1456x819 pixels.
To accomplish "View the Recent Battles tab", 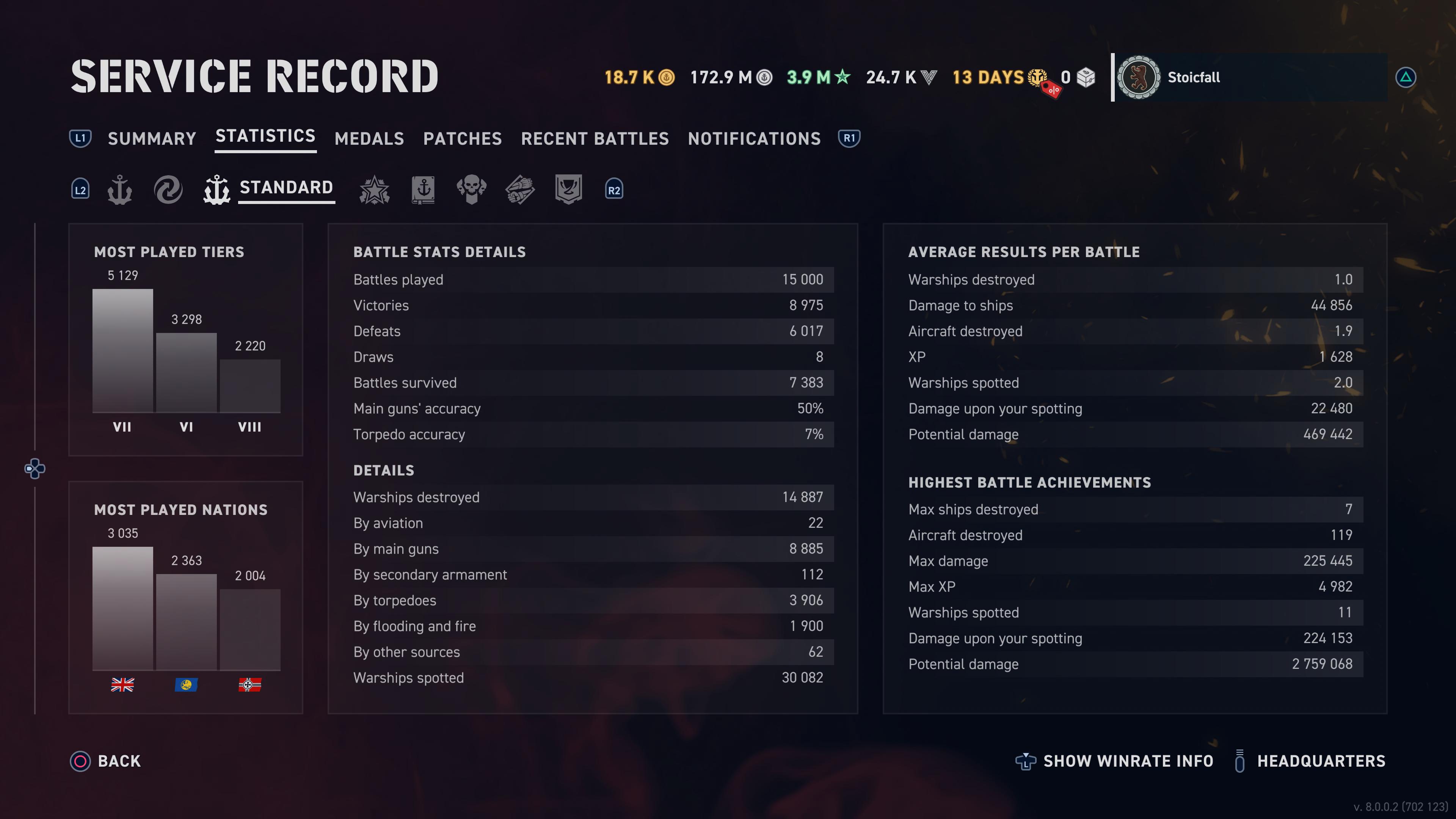I will (x=595, y=138).
